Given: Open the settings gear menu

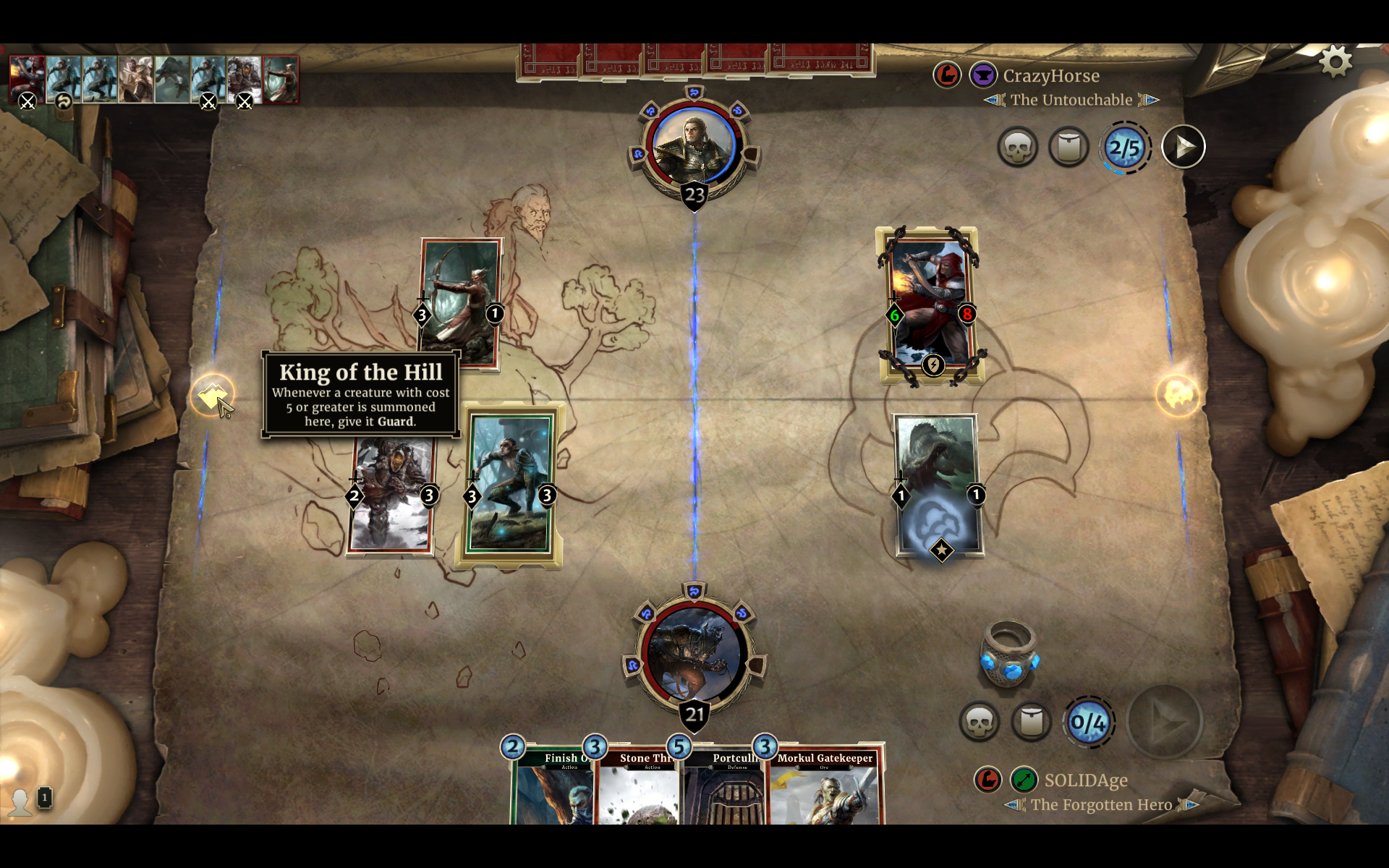Looking at the screenshot, I should coord(1335,61).
